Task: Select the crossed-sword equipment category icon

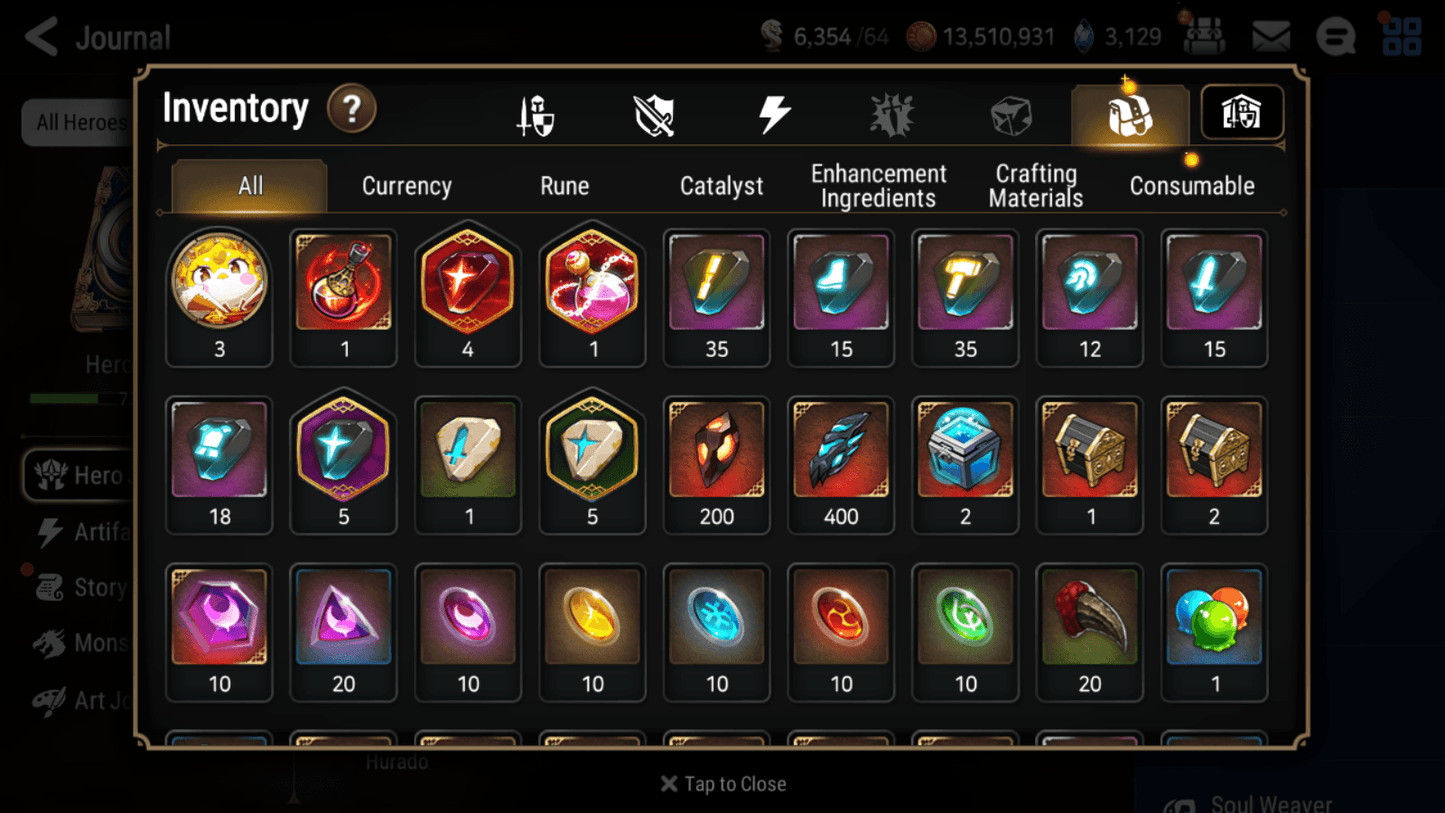Action: (x=654, y=113)
